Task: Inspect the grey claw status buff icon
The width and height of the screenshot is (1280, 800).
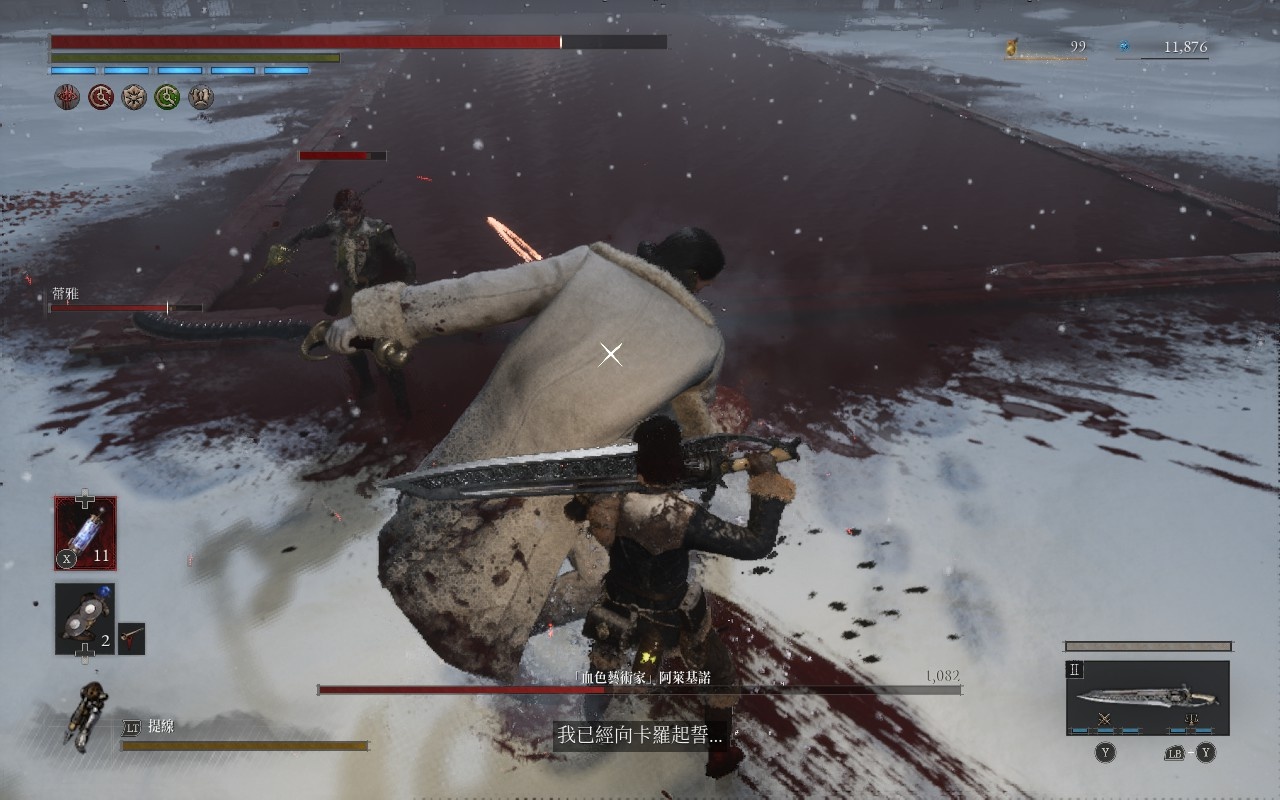Action: (x=201, y=97)
